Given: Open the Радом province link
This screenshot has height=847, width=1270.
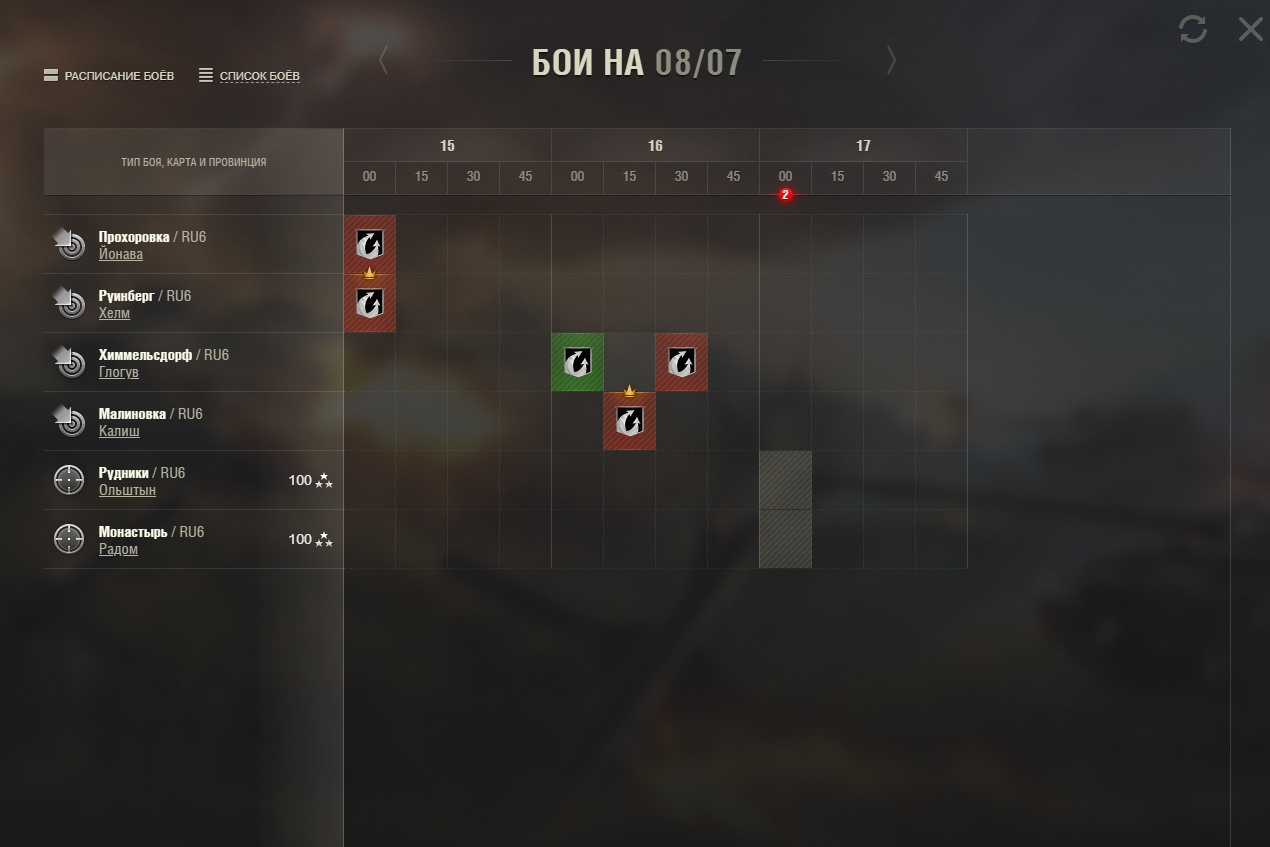Looking at the screenshot, I should tap(118, 549).
